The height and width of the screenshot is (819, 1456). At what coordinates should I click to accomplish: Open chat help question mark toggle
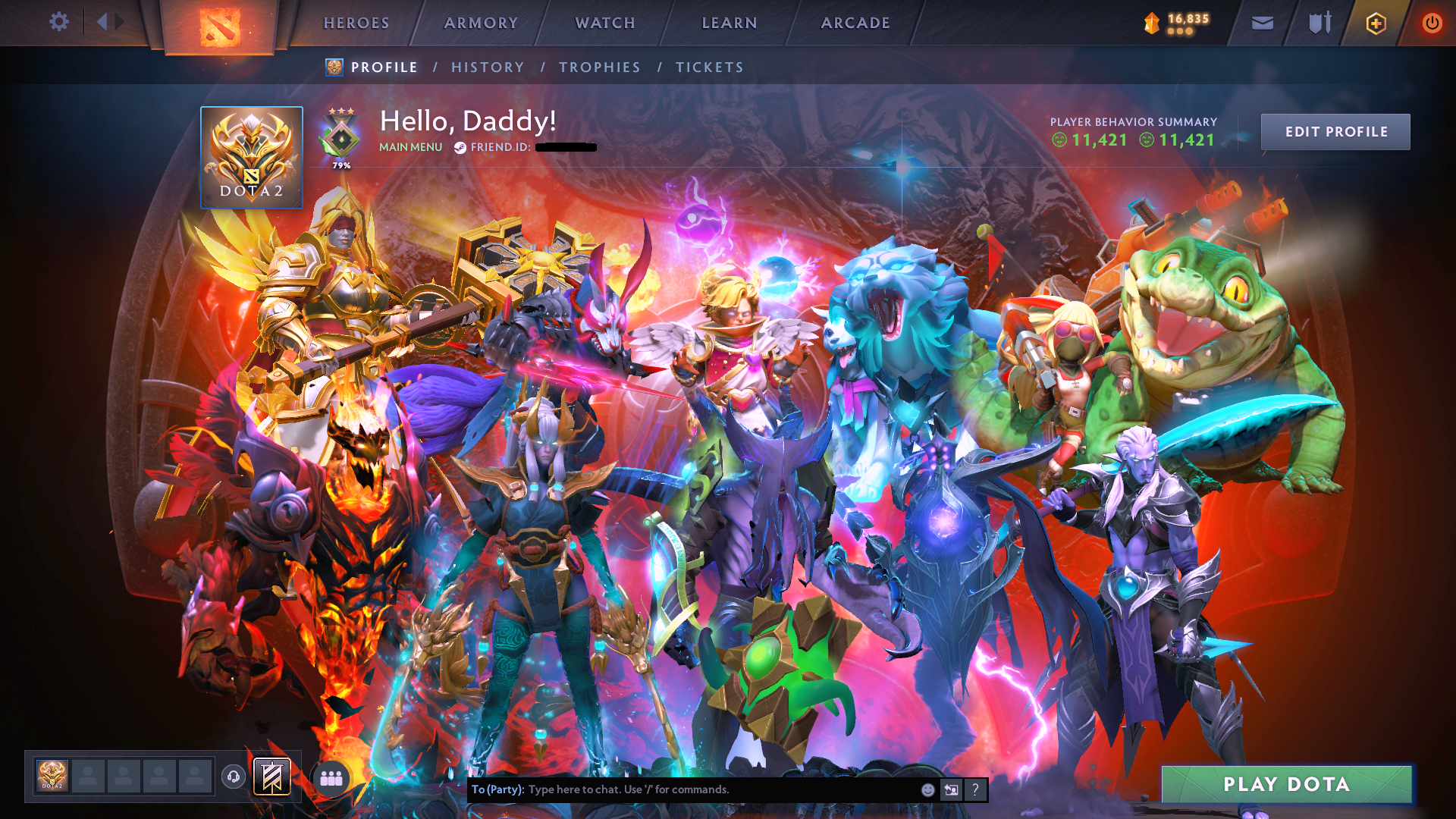(x=975, y=789)
